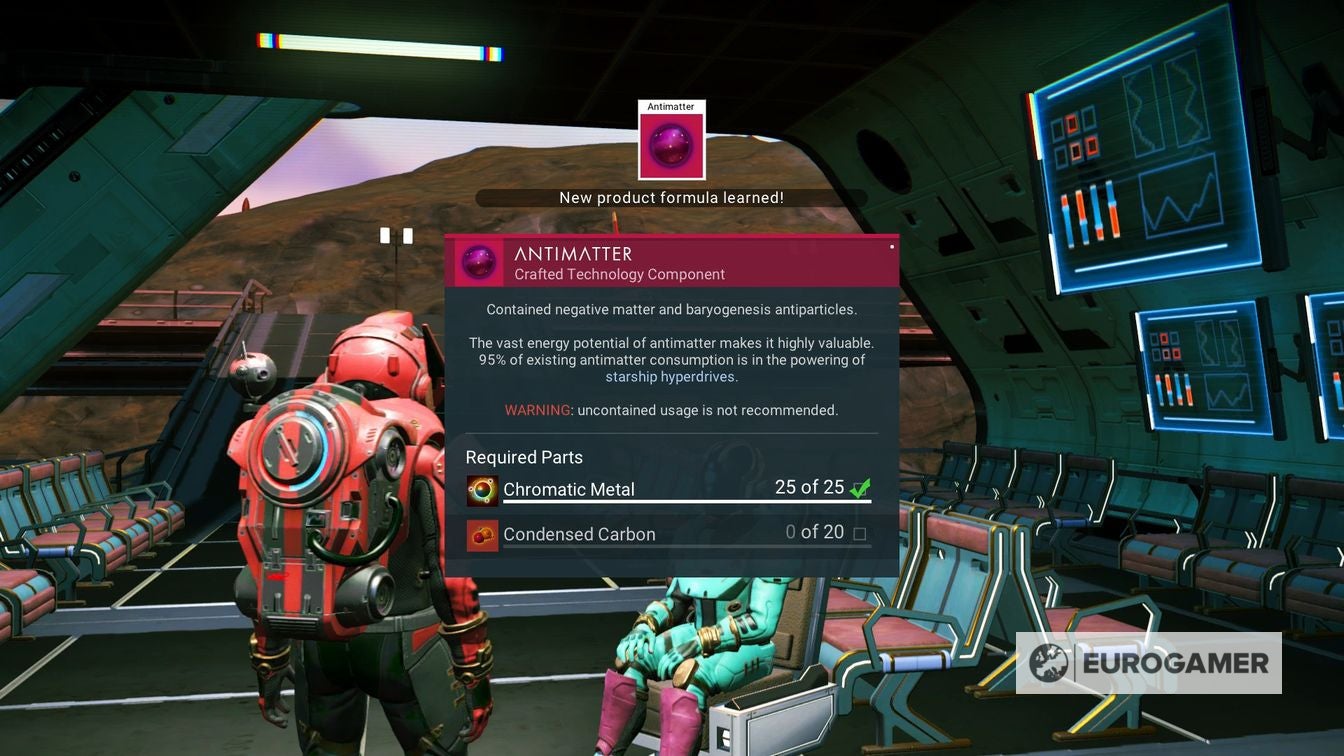Select the Condensed Carbon resource icon

(481, 535)
